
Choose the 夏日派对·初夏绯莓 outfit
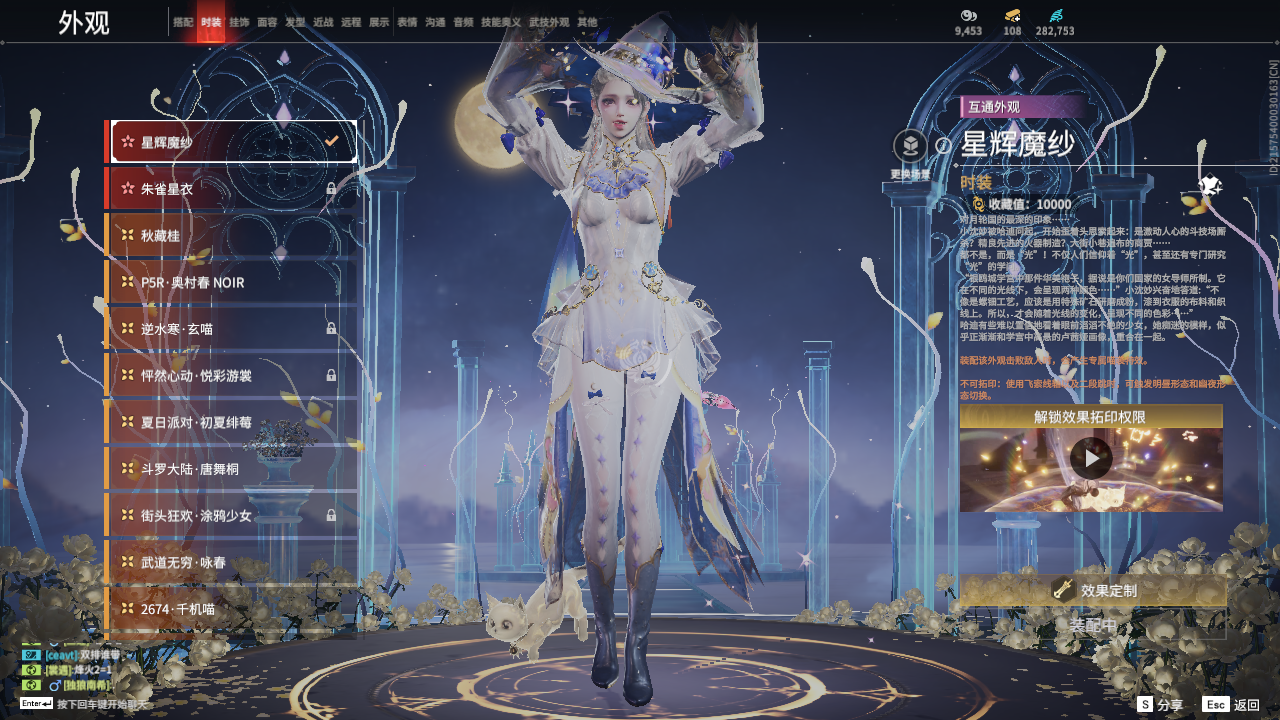(232, 423)
